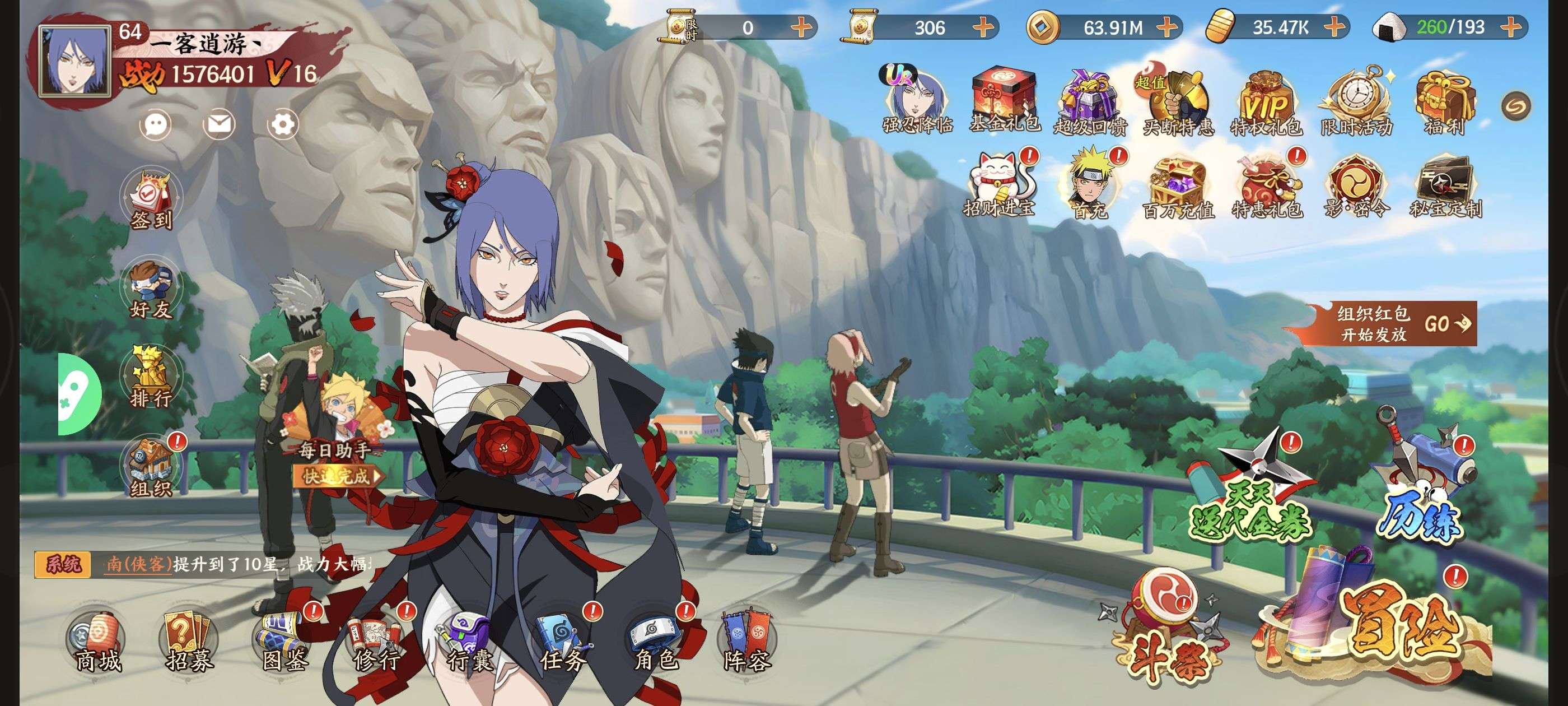Screen dimensions: 1568x706
Task: Add more rice ball stamina with plus
Action: (1512, 27)
